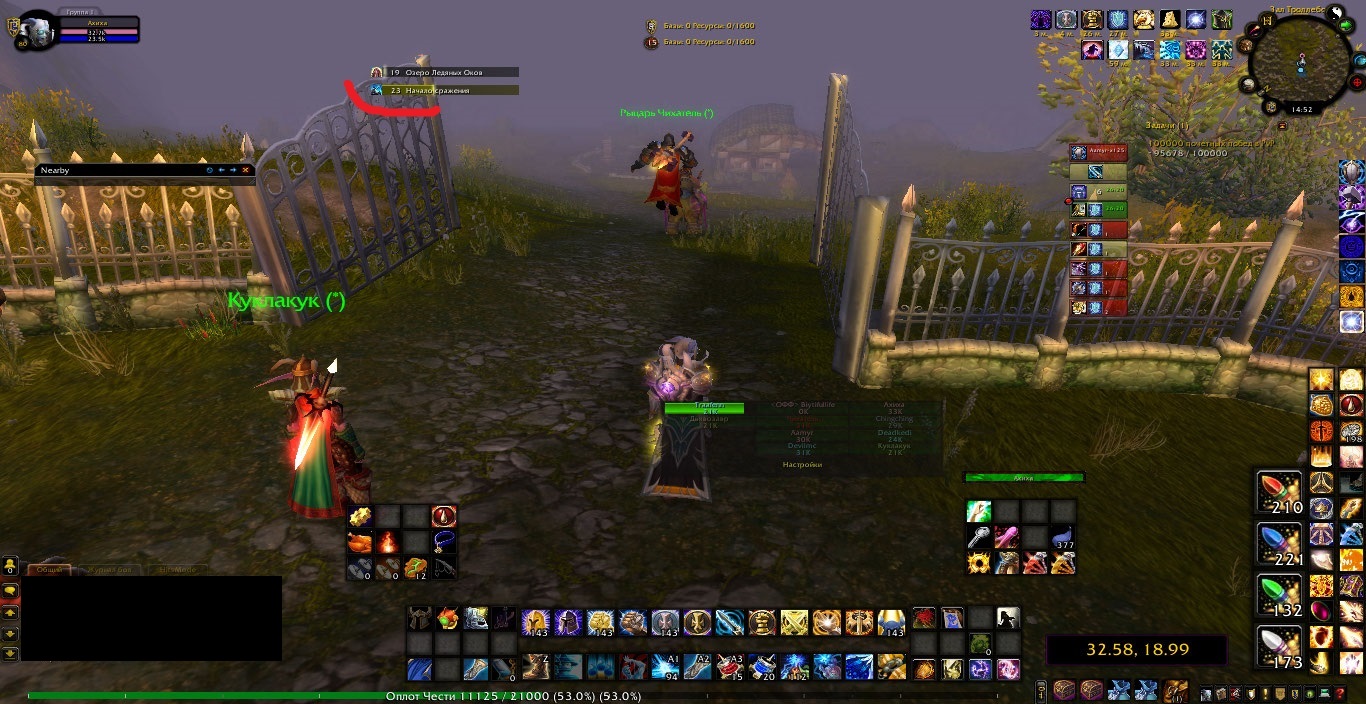Use the white firework rocket with count 173
The image size is (1366, 704).
click(x=1280, y=648)
